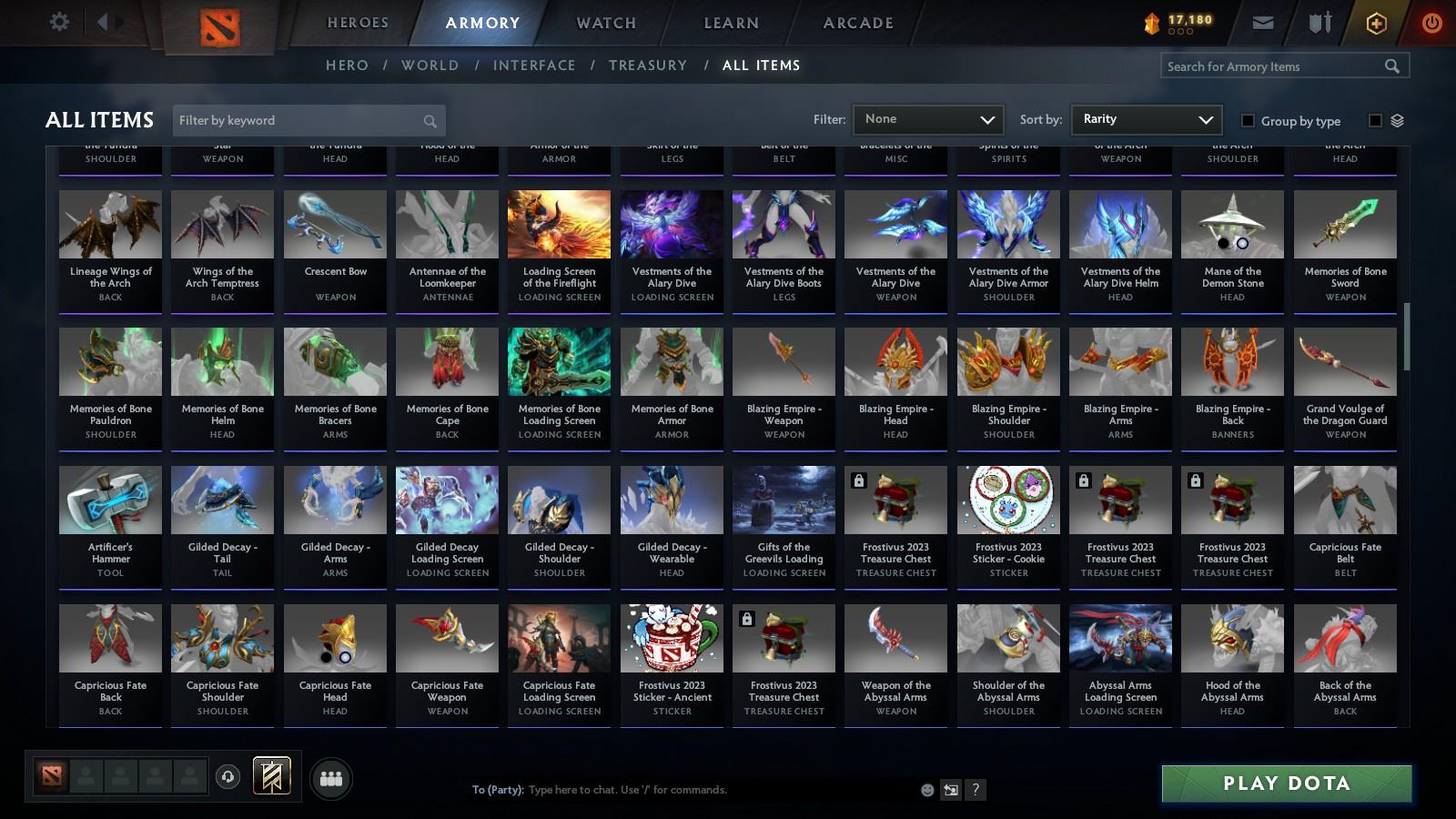This screenshot has width=1456, height=819.
Task: Open the Sort by Rarity dropdown
Action: (x=1146, y=119)
